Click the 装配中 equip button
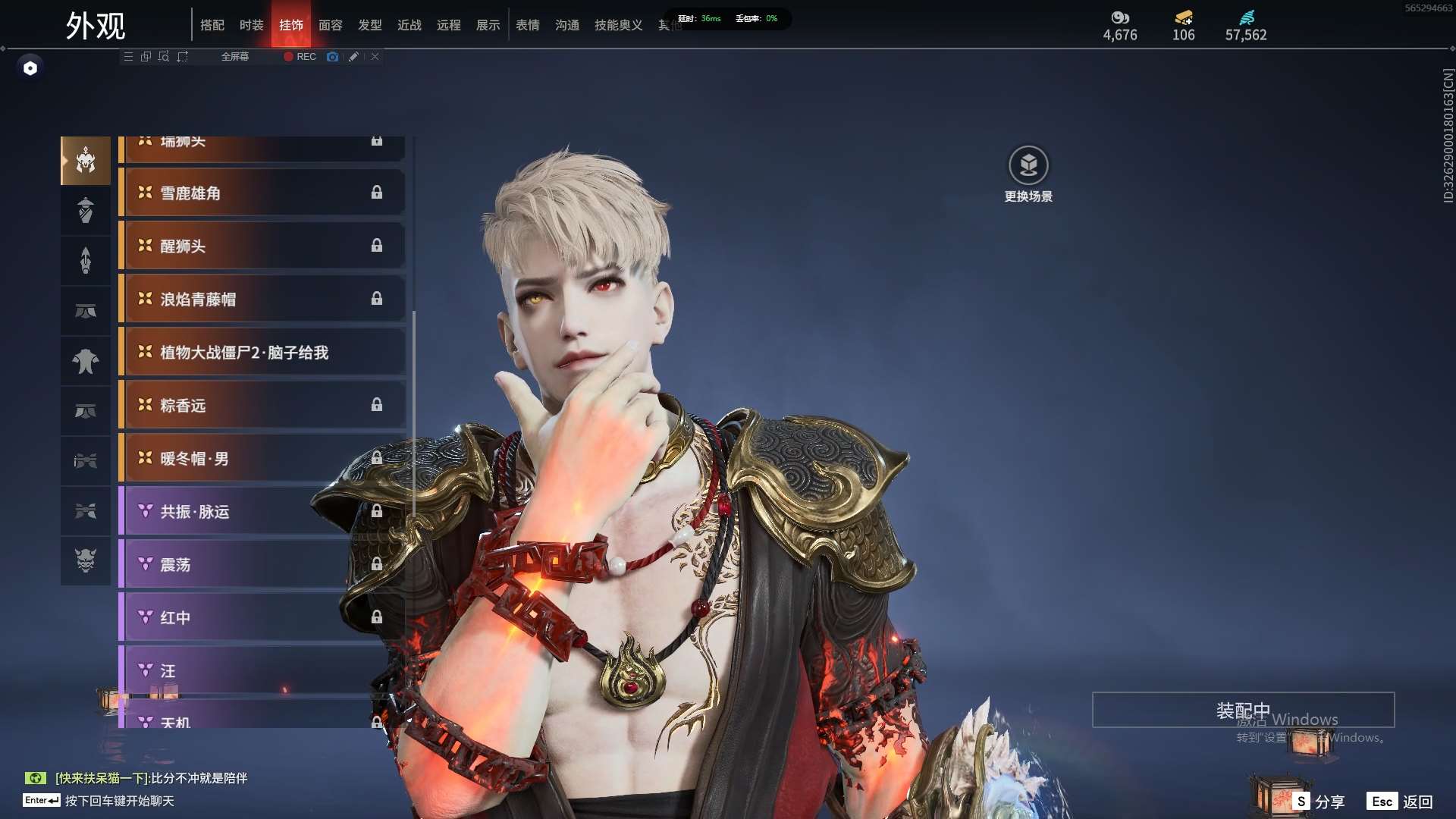The image size is (1456, 819). [x=1243, y=710]
